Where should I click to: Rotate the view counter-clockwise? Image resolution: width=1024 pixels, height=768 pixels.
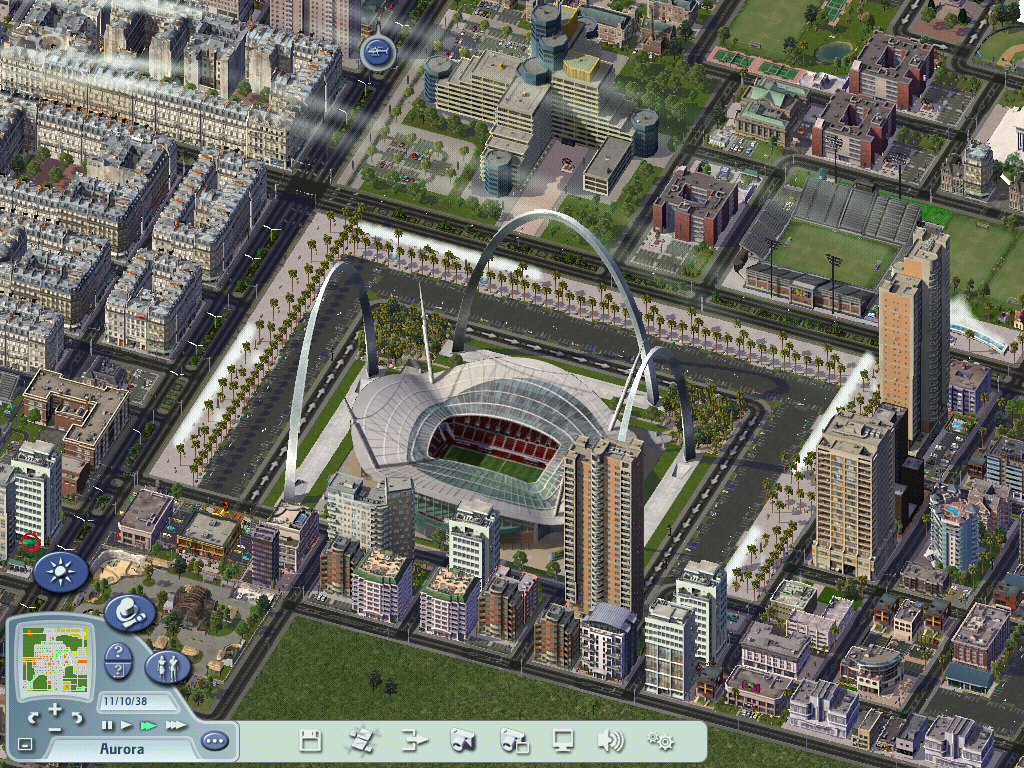click(34, 718)
